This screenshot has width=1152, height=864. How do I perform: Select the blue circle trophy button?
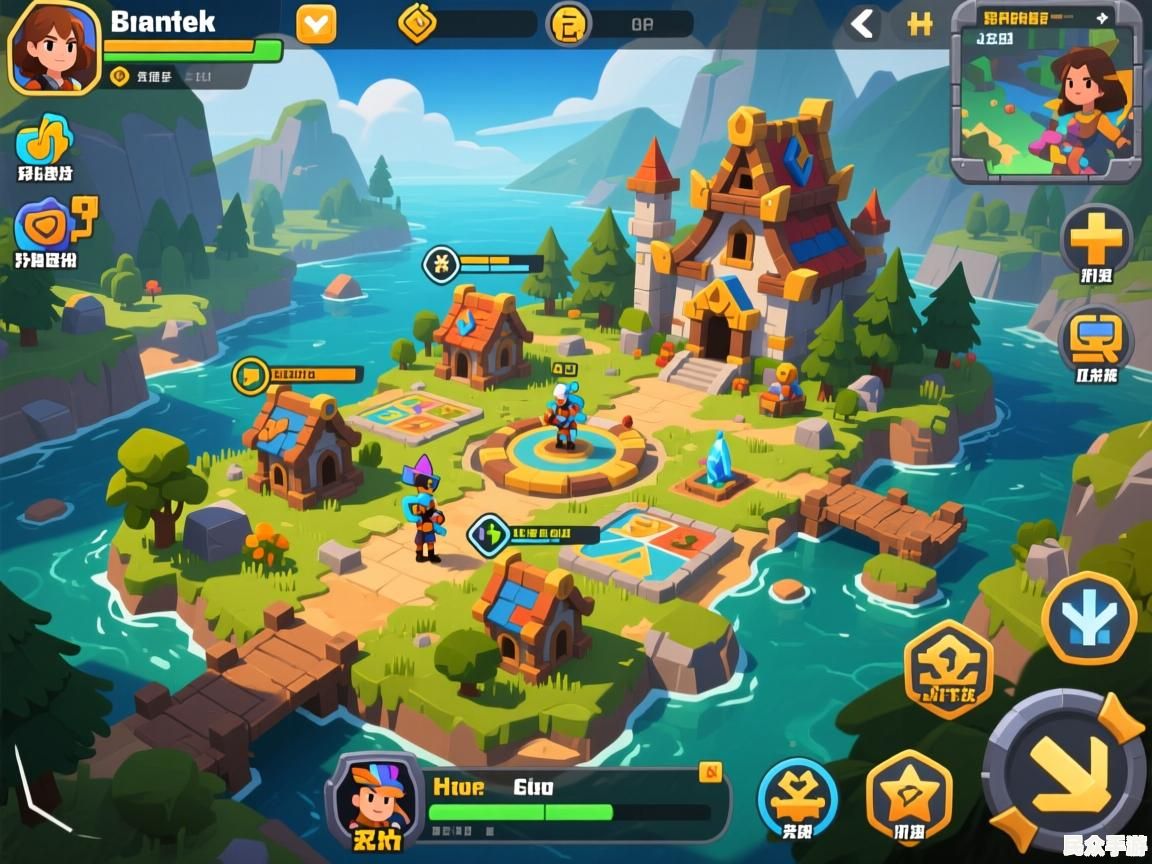tap(797, 796)
